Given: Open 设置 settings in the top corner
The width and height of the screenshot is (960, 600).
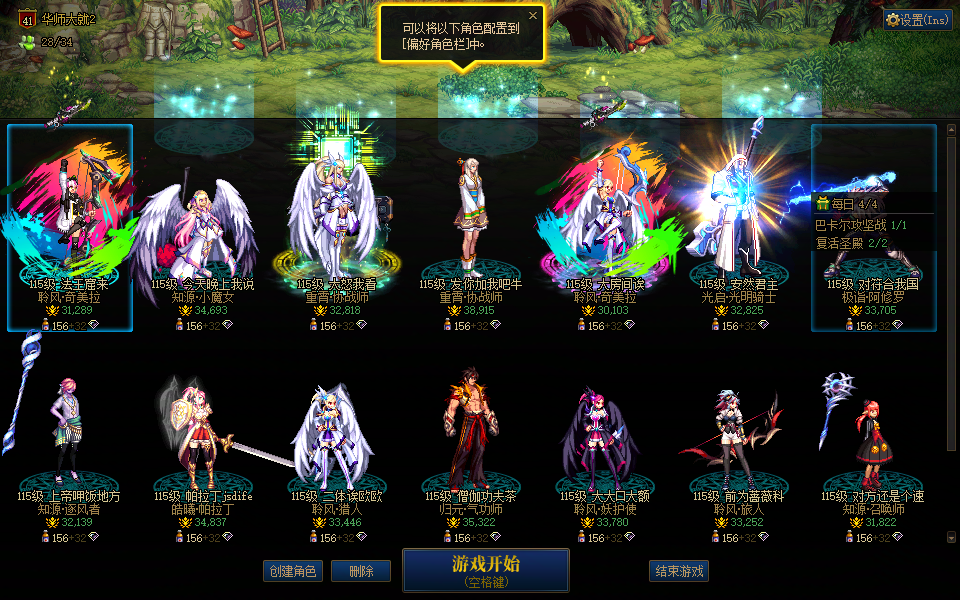Looking at the screenshot, I should (x=917, y=20).
